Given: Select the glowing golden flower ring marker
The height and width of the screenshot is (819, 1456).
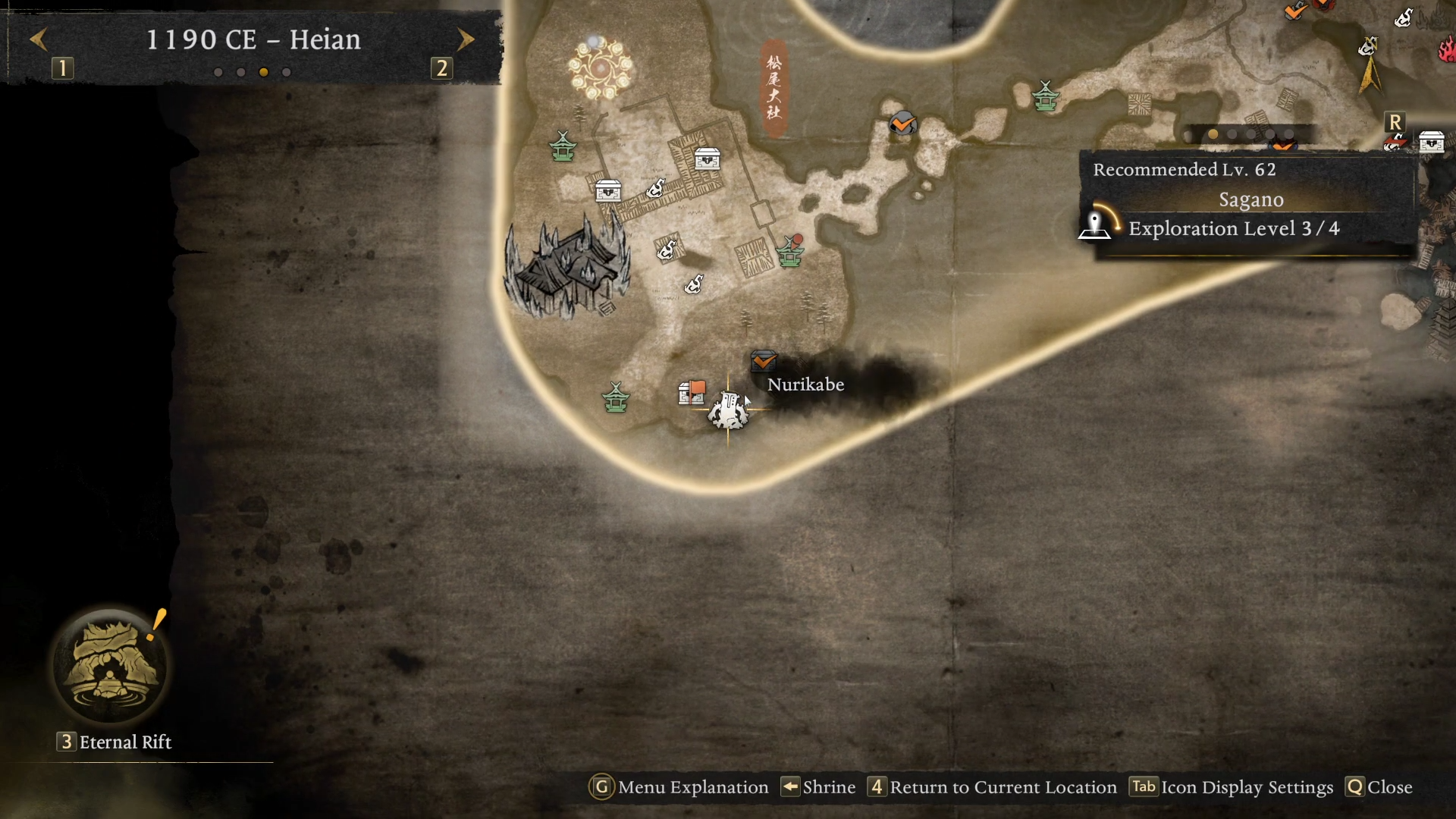Looking at the screenshot, I should tap(600, 68).
